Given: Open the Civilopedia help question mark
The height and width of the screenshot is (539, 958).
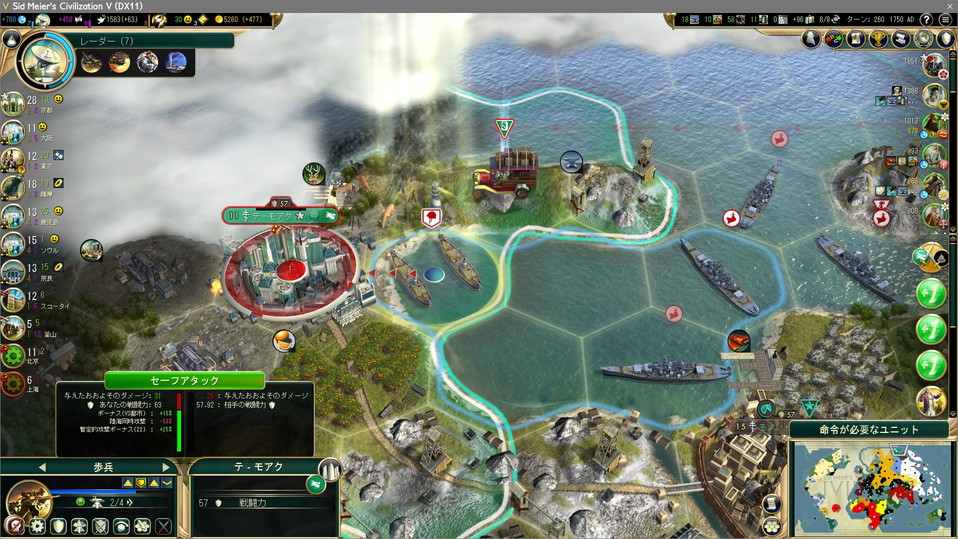Looking at the screenshot, I should click(926, 19).
